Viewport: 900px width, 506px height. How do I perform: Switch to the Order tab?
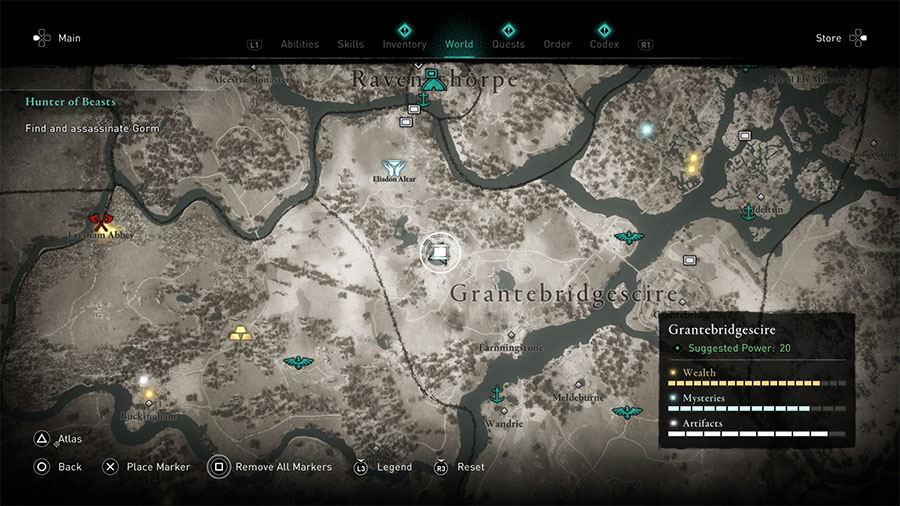[557, 44]
